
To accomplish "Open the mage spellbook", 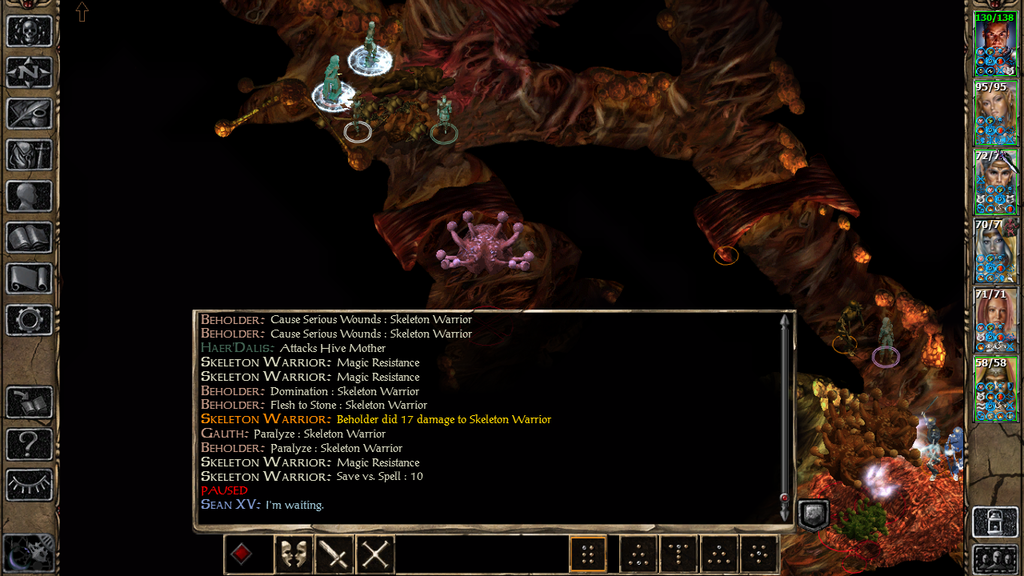I will coord(29,237).
